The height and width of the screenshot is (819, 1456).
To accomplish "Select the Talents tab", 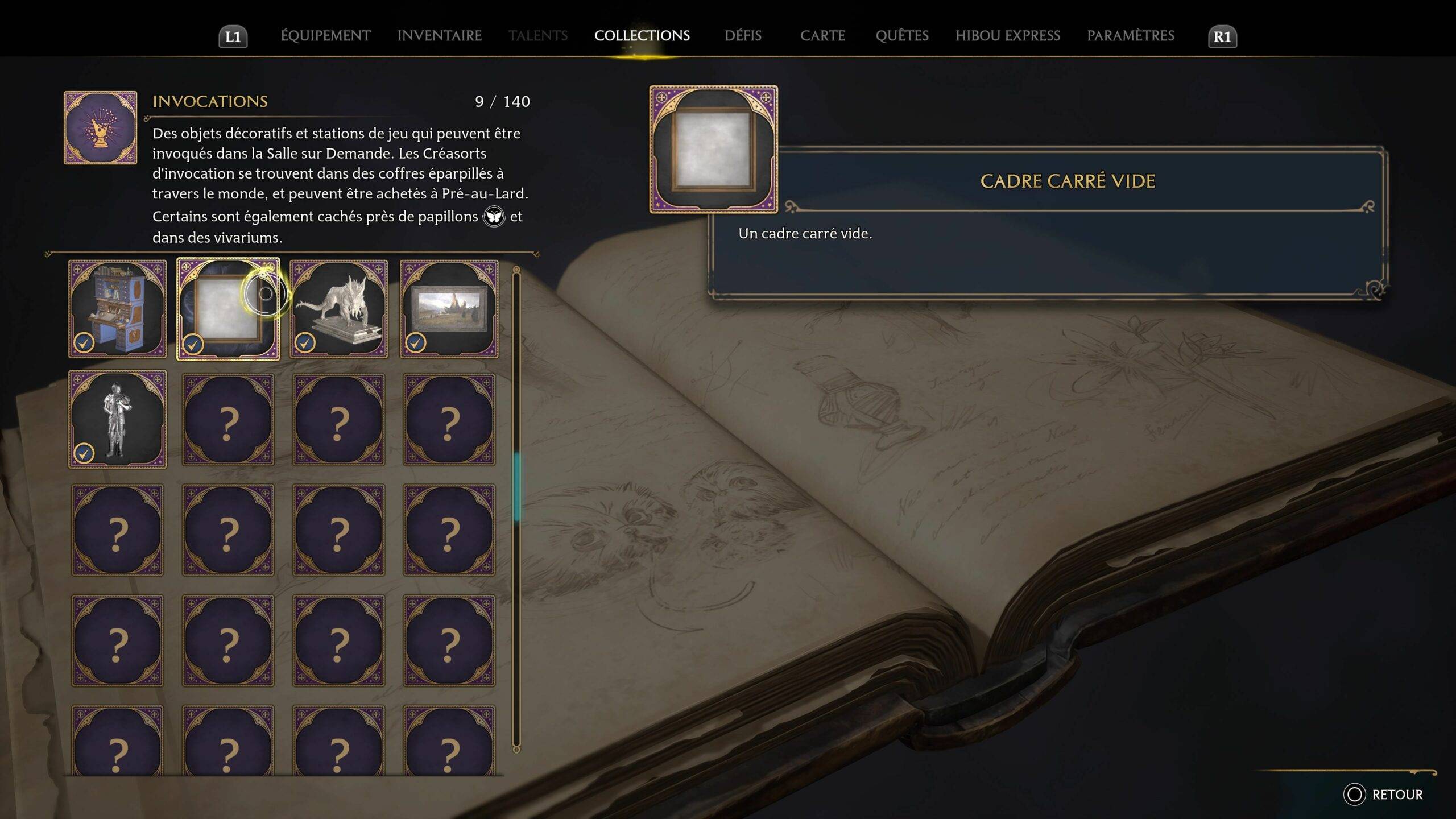I will [x=537, y=36].
